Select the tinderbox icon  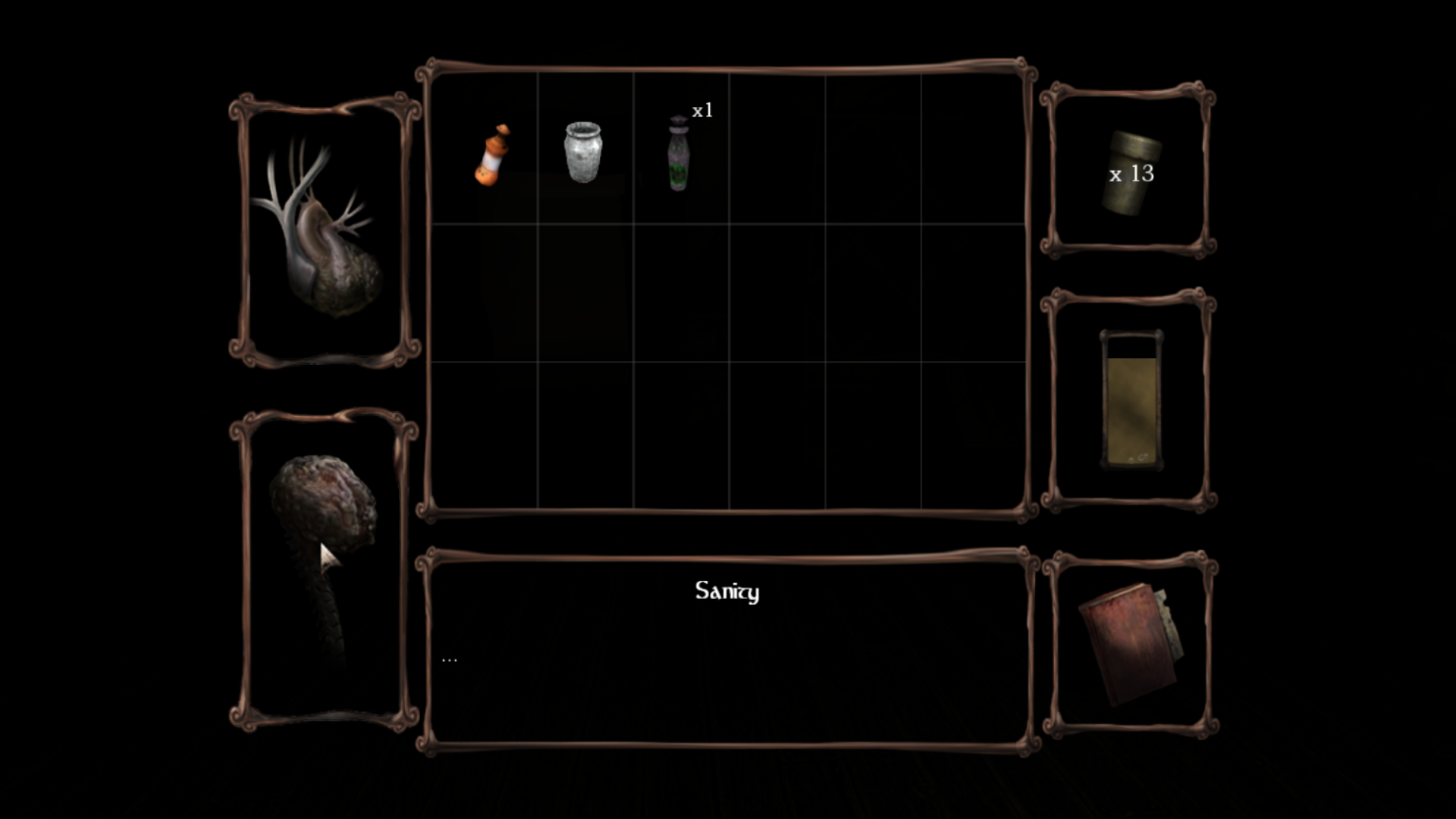pos(1130,173)
